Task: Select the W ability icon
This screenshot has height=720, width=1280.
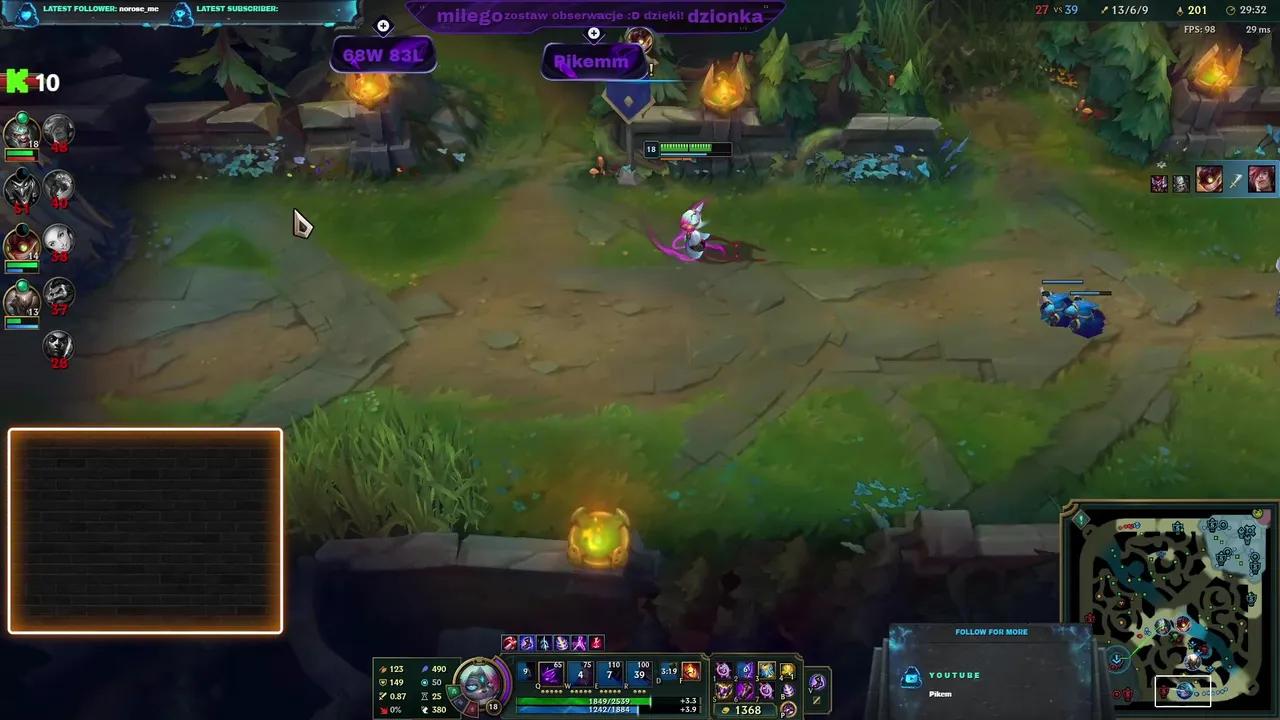Action: pos(580,674)
